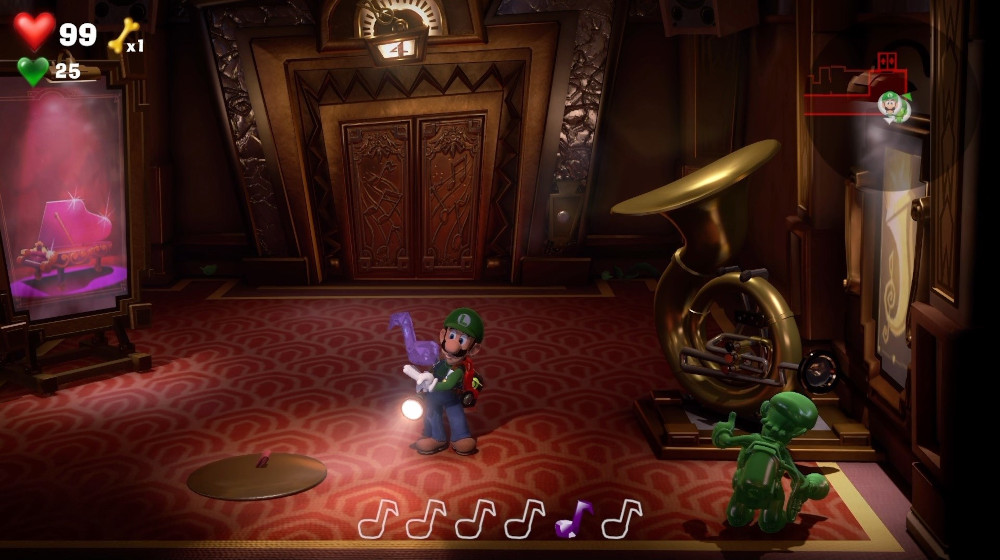This screenshot has width=1000, height=560.
Task: Click the green Gooigi heart icon
Action: [x=33, y=71]
